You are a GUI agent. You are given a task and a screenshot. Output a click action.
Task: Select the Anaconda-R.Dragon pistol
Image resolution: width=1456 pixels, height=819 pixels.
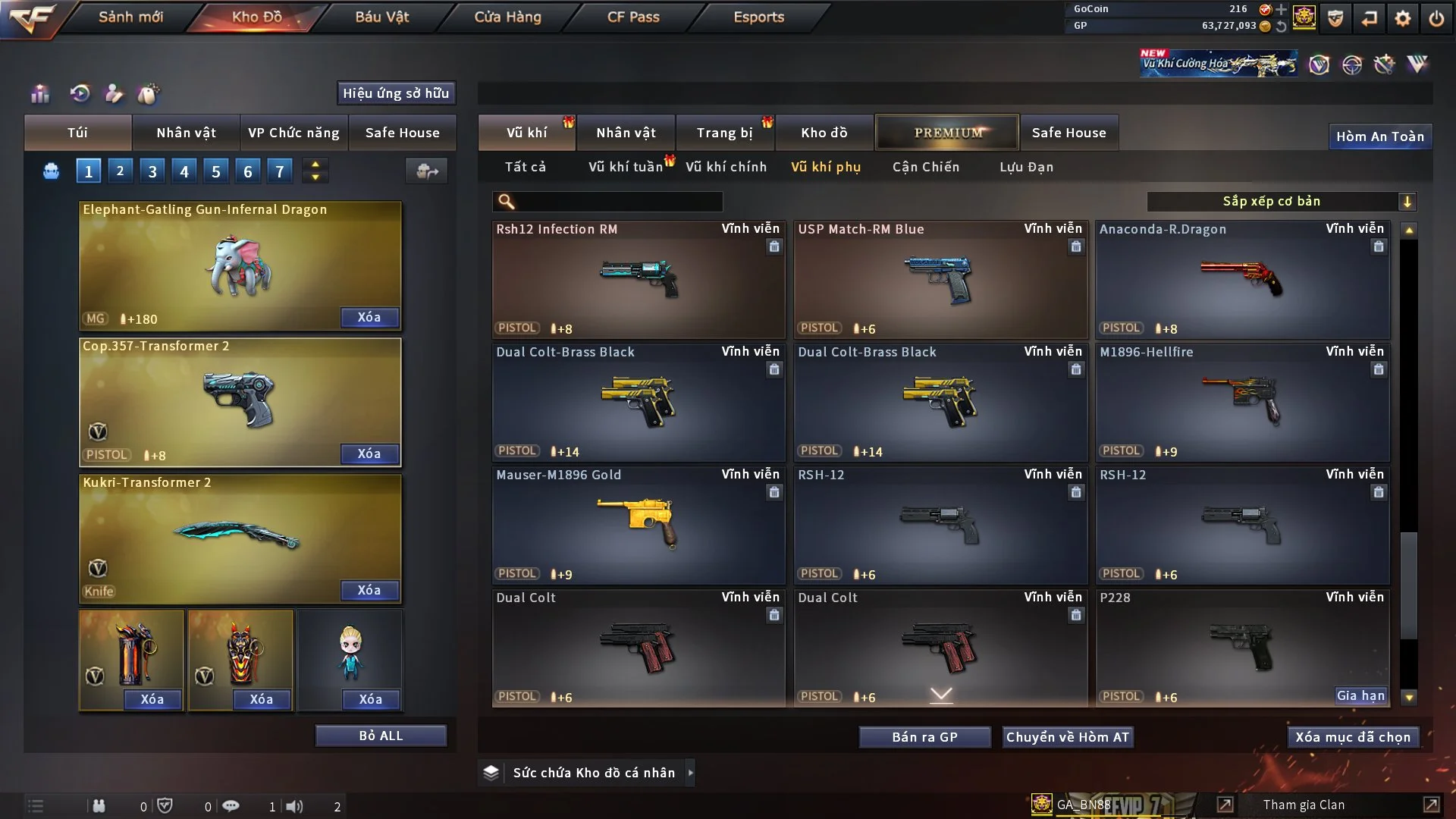[1241, 279]
